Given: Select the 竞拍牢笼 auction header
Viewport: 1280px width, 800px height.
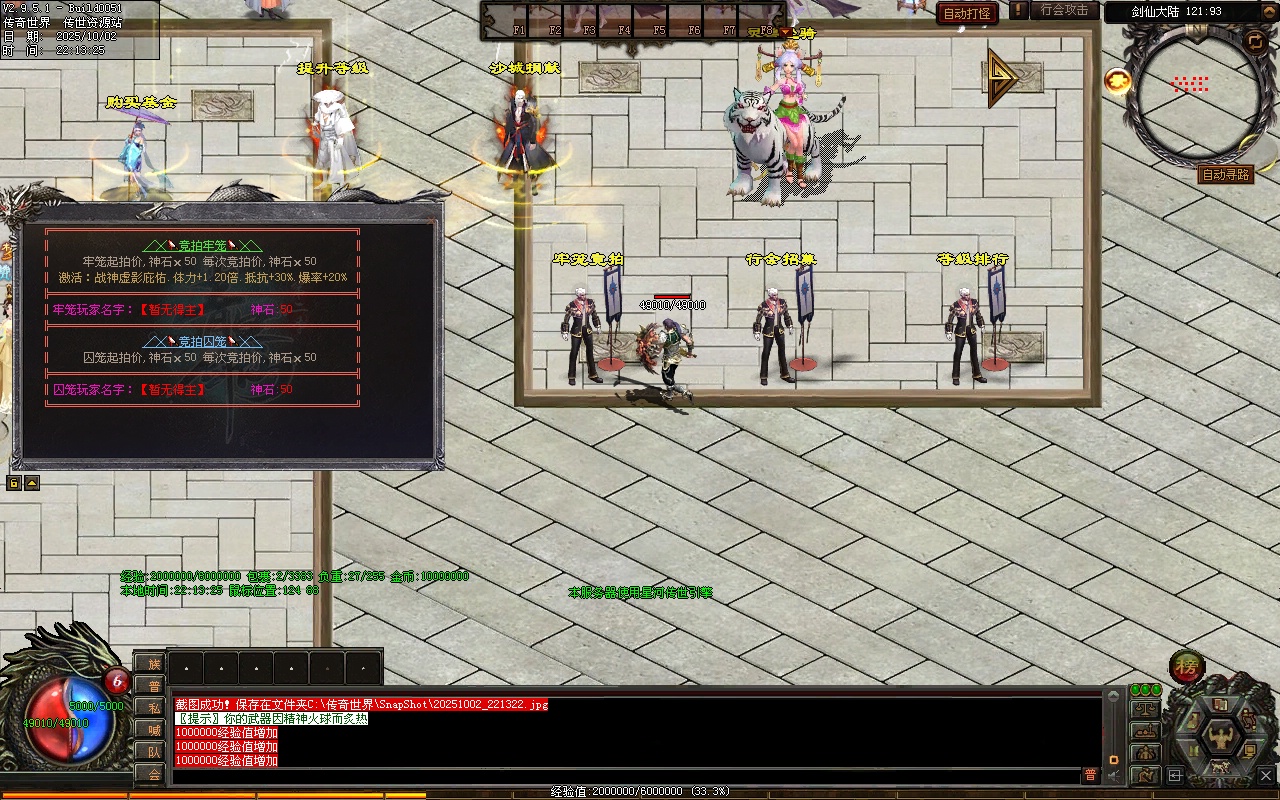Looking at the screenshot, I should pos(202,245).
